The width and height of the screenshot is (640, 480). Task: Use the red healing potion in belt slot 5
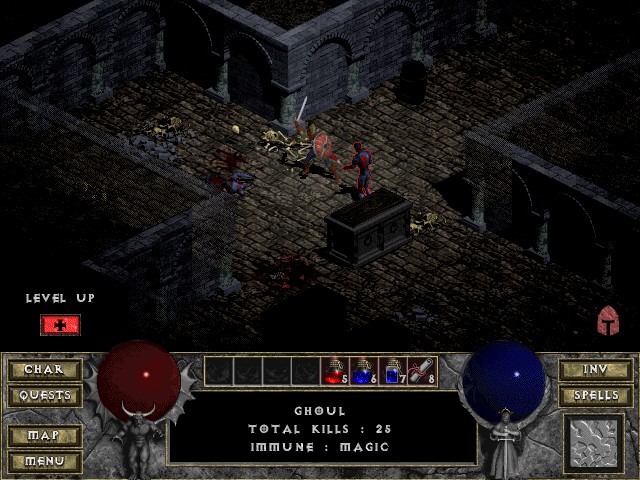[333, 372]
